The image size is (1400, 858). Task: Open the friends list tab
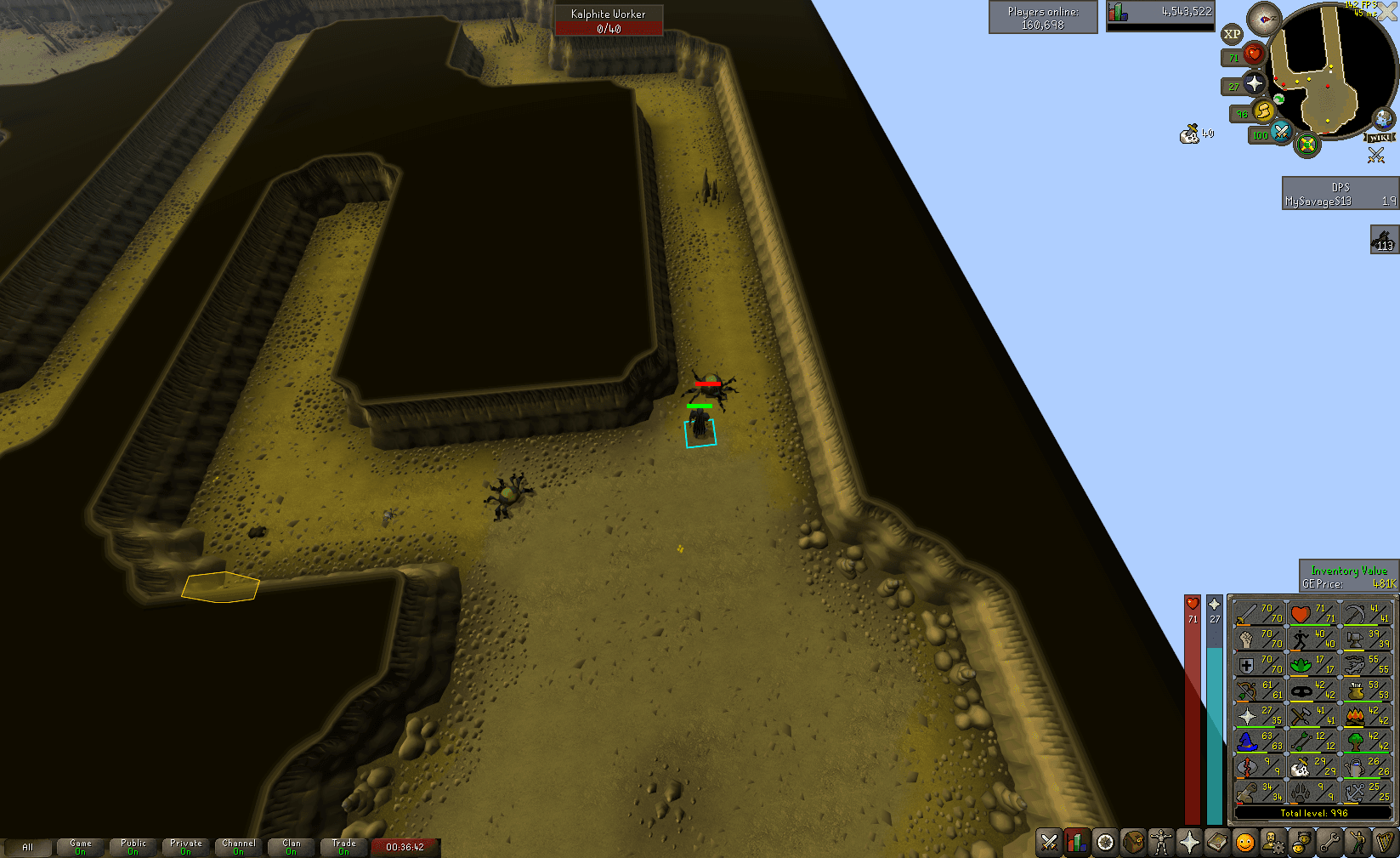click(x=1301, y=844)
